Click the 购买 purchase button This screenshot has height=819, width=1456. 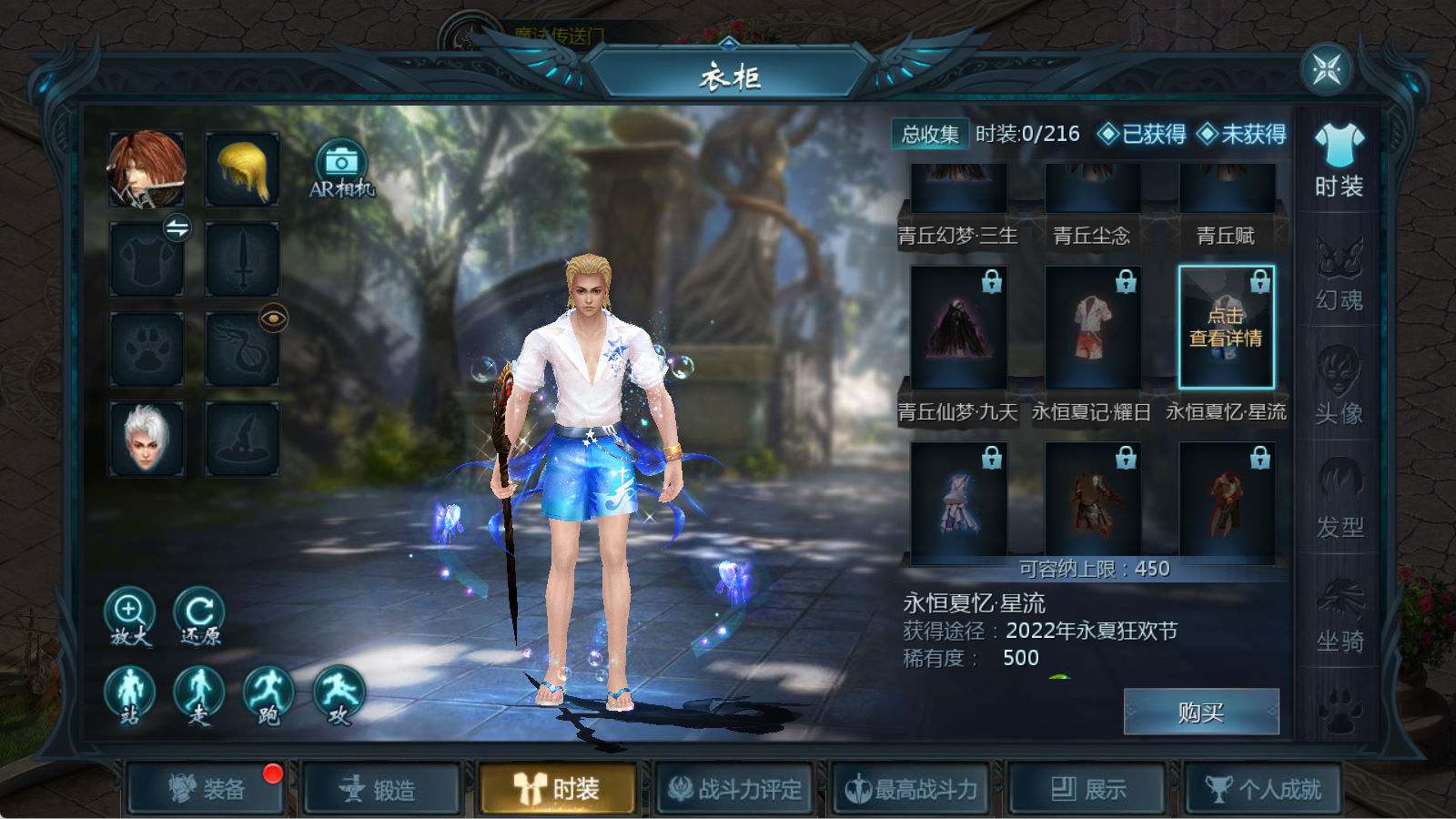pyautogui.click(x=1201, y=712)
